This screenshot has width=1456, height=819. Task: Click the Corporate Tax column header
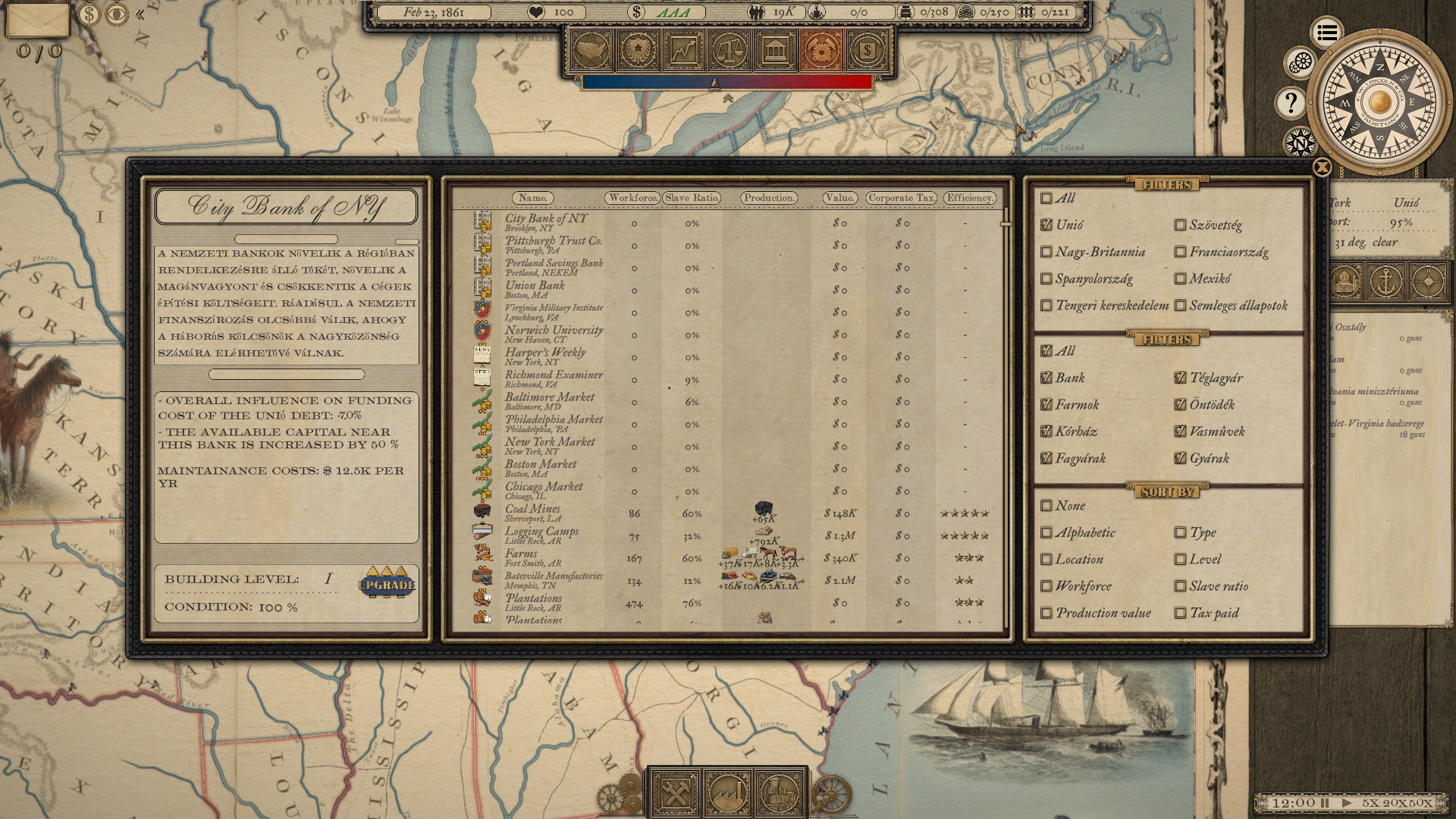(901, 198)
